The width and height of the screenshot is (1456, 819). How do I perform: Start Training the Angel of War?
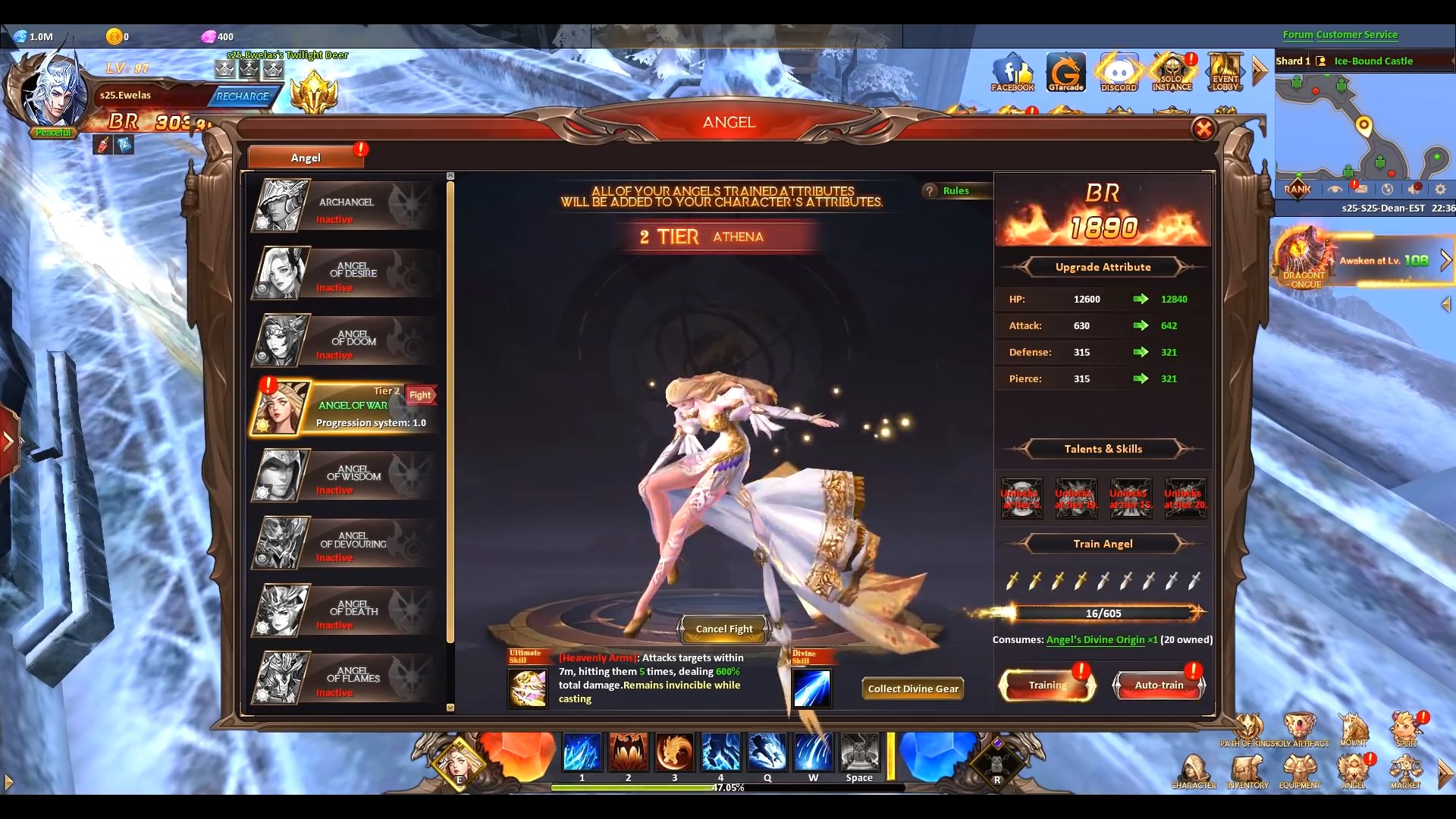point(1046,685)
